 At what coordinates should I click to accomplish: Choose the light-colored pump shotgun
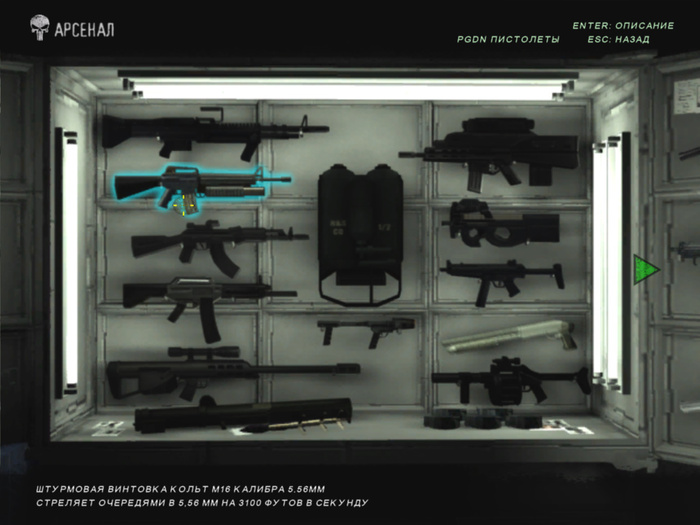click(x=508, y=335)
